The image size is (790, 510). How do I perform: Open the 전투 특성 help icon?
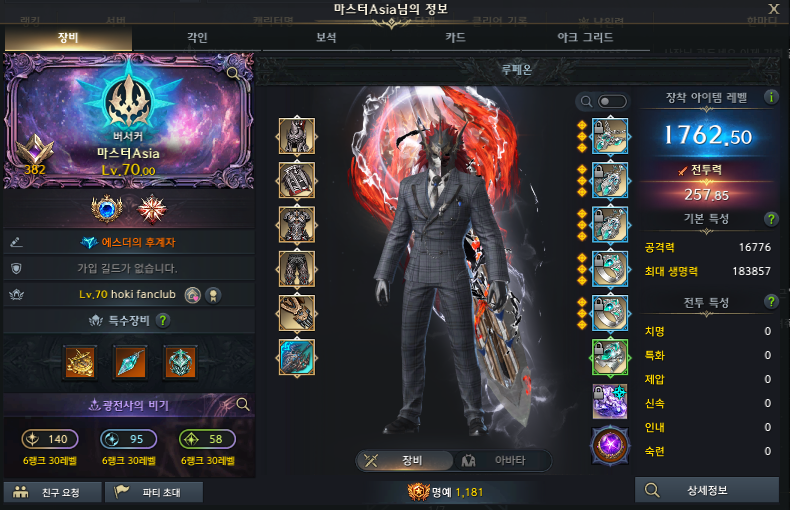(x=771, y=302)
